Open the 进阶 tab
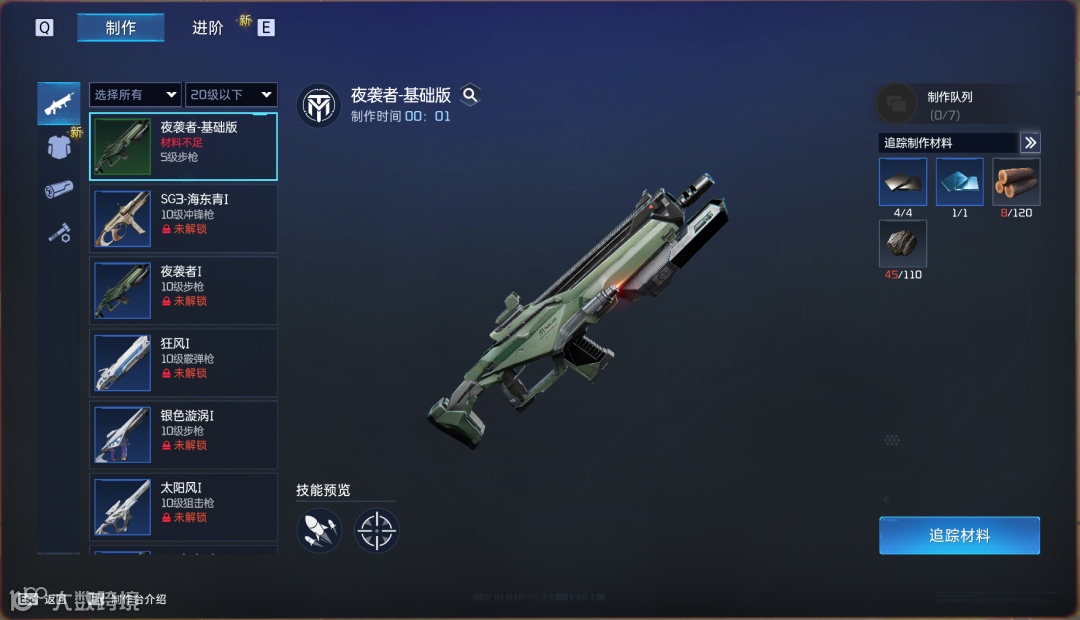The image size is (1080, 620). [x=208, y=28]
